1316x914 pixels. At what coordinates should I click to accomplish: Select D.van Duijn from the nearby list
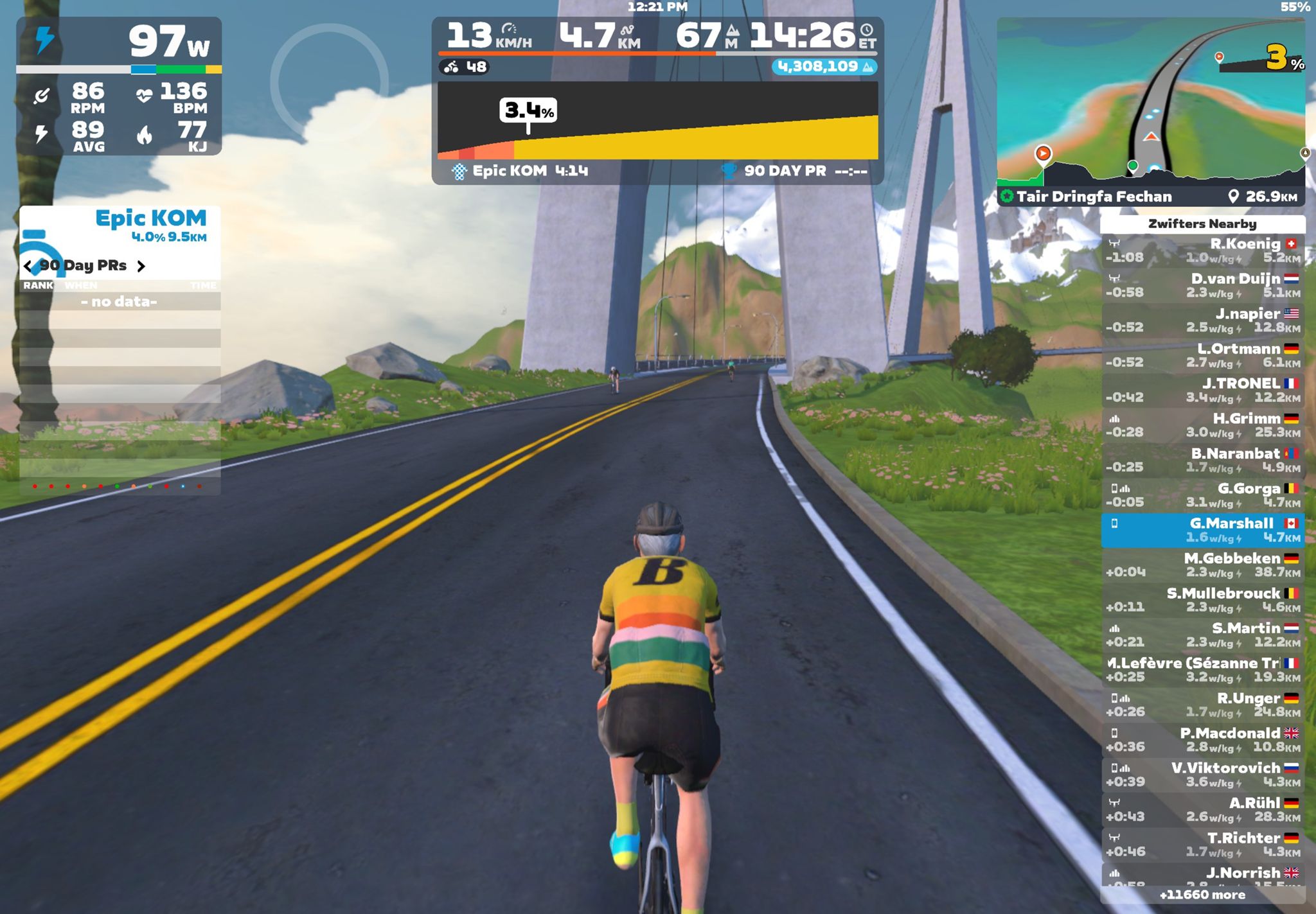click(1202, 286)
